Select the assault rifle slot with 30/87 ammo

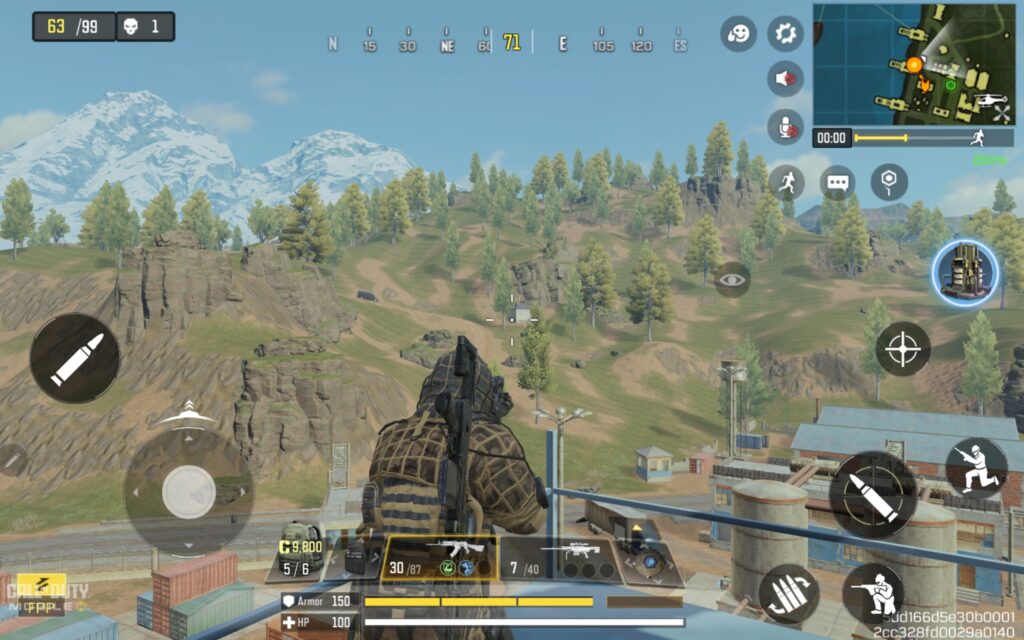pos(440,558)
